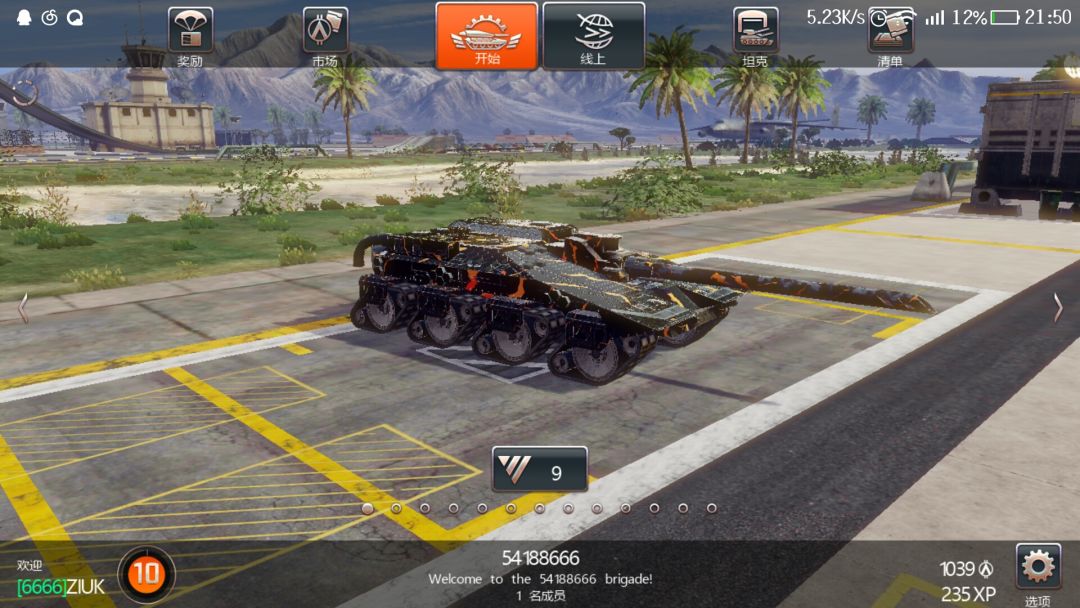
Task: Click the rank badge showing 9
Action: [540, 469]
